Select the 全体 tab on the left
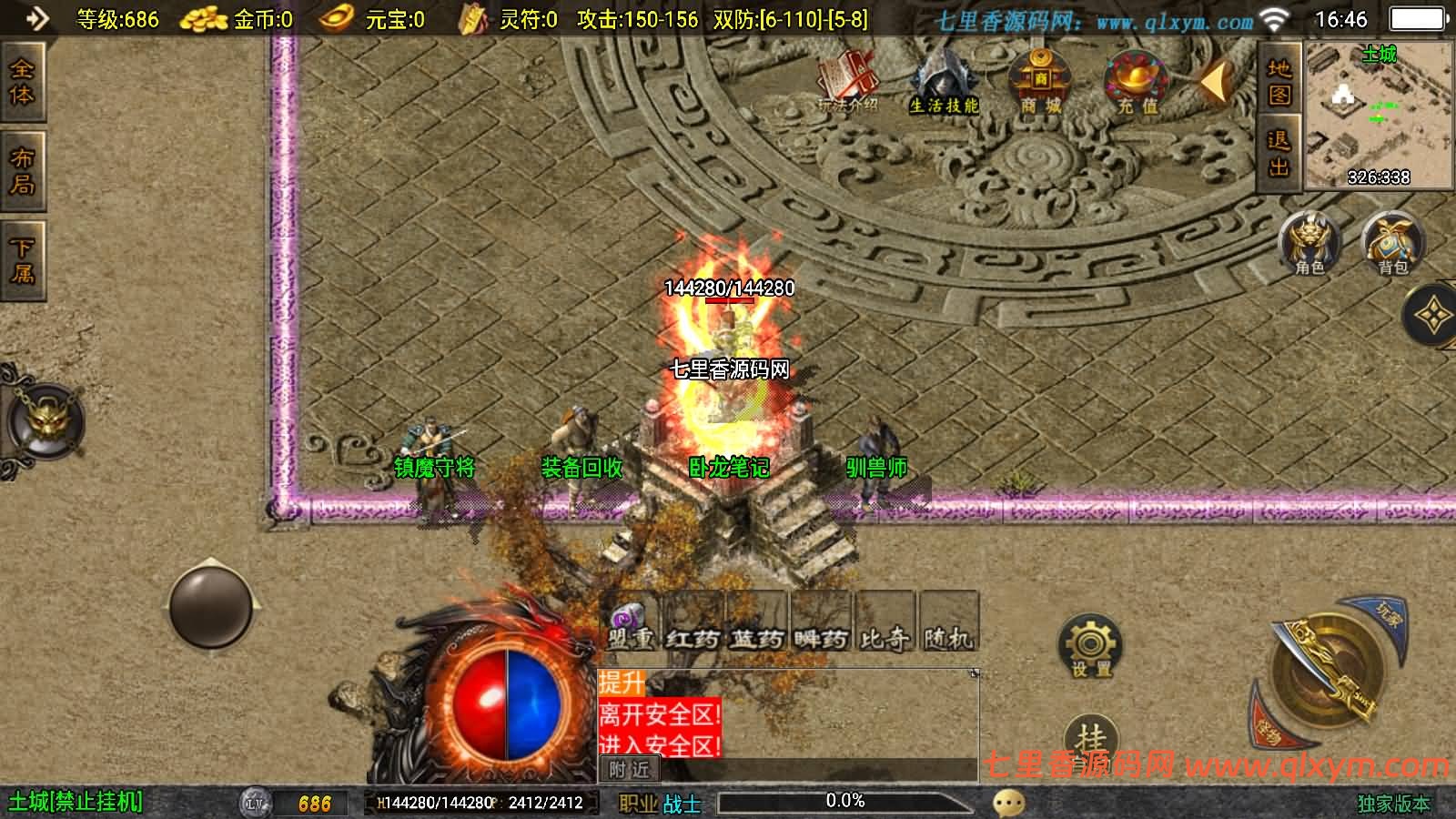This screenshot has width=1456, height=819. point(22,82)
